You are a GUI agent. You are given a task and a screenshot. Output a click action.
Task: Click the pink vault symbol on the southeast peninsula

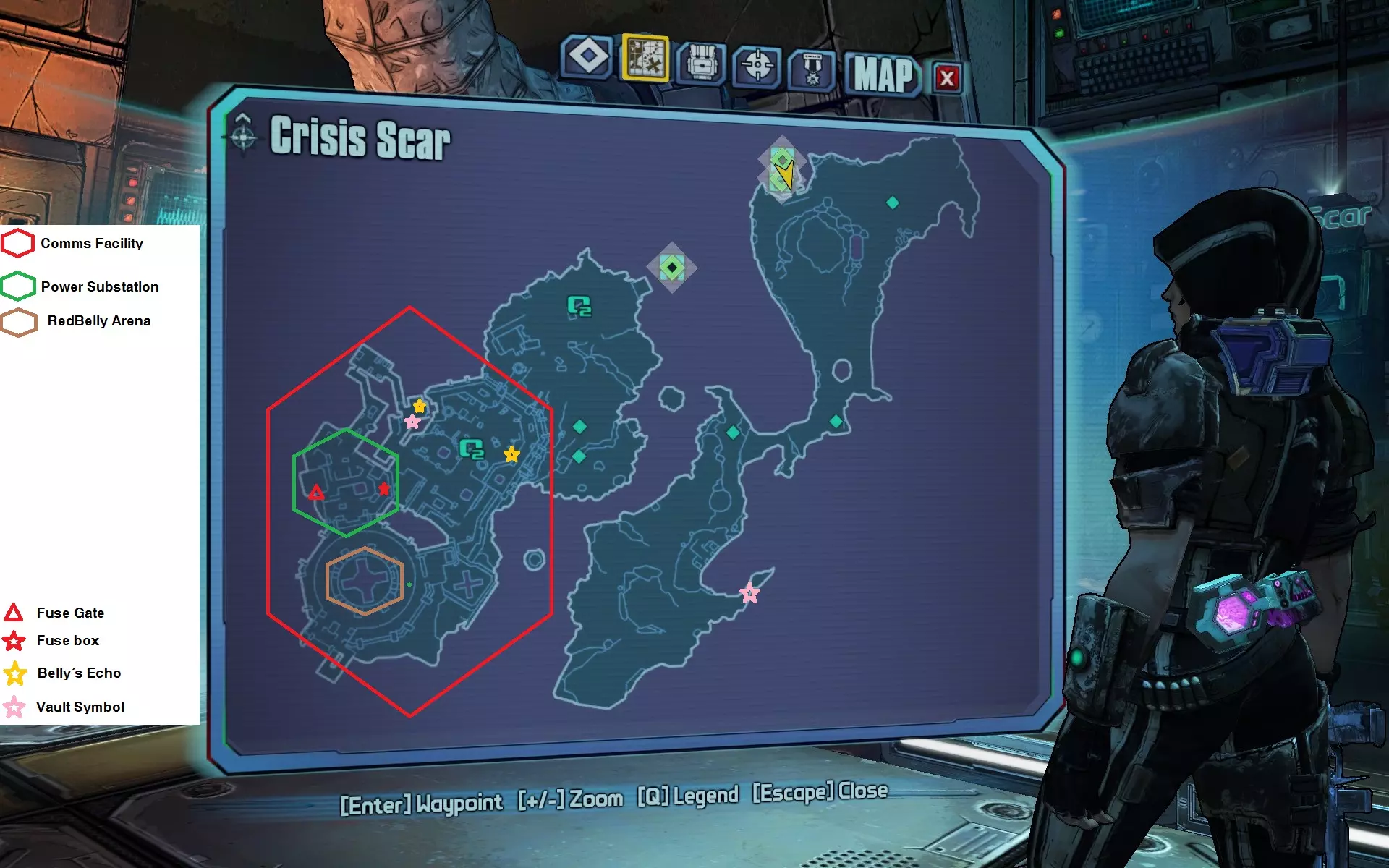click(x=749, y=593)
